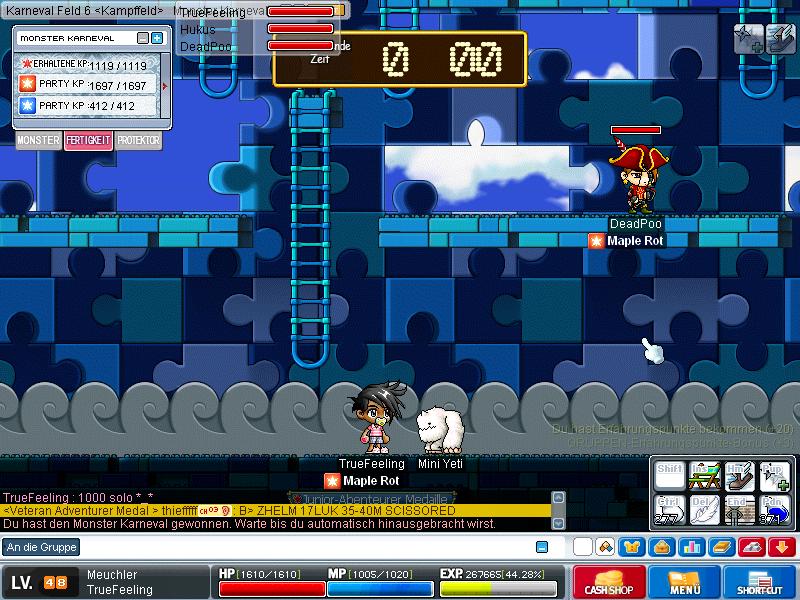
Task: Open the skill book icon
Action: coord(720,547)
